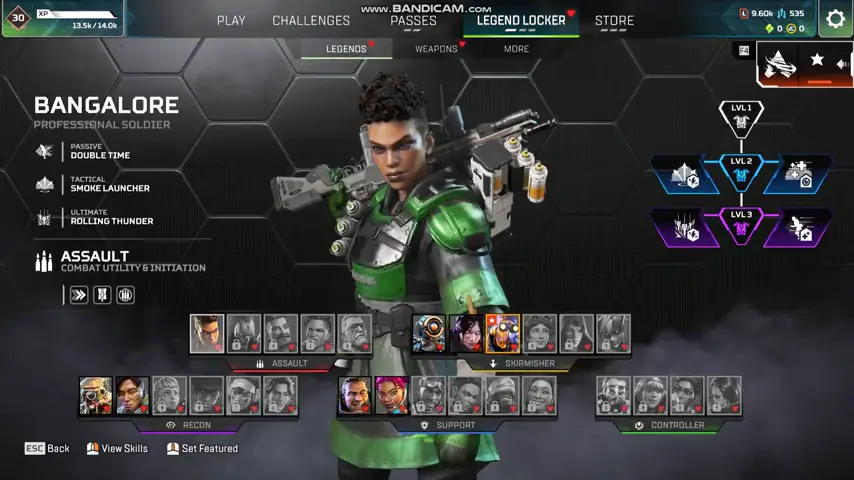Switch to the Weapons sub-tab
854x480 pixels.
[436, 48]
